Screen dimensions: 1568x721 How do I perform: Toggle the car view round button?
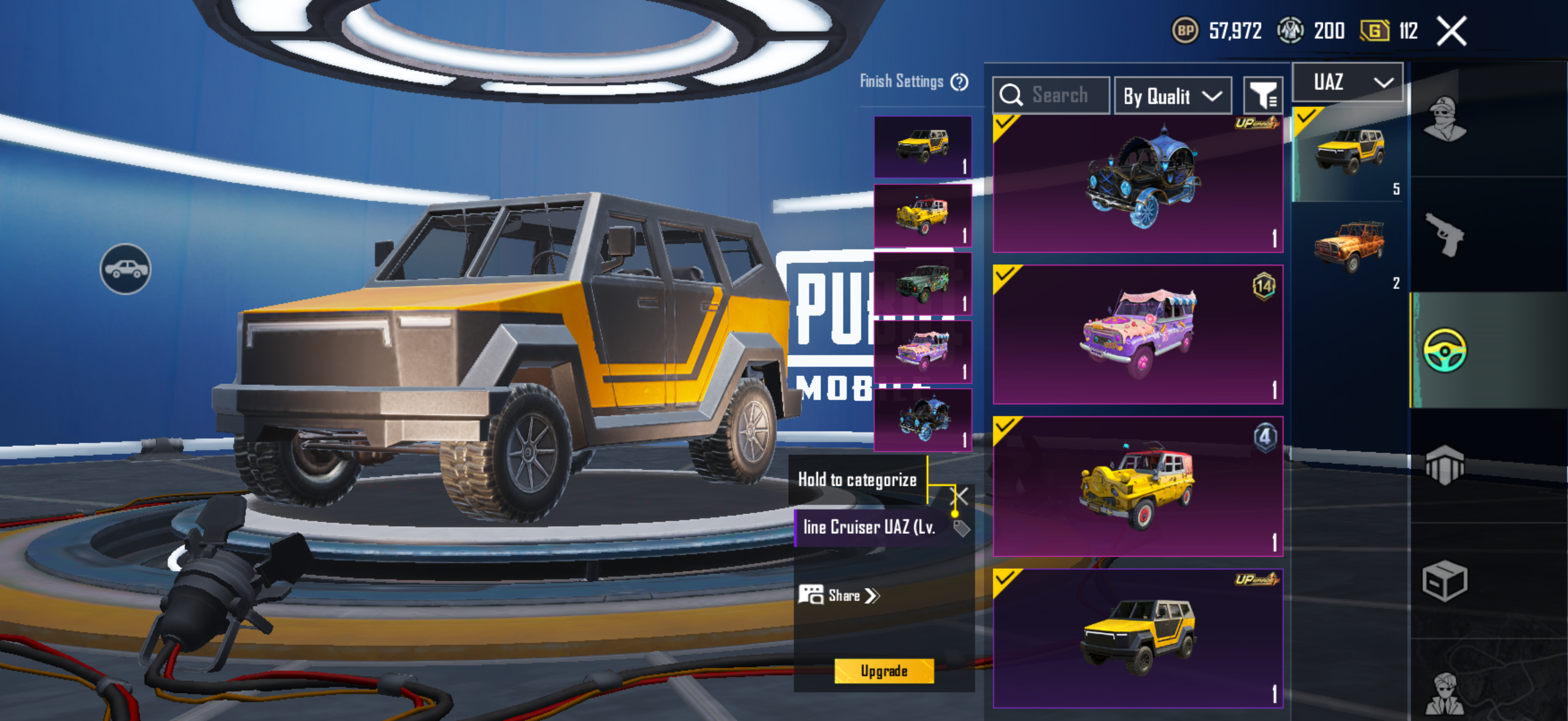(x=126, y=269)
